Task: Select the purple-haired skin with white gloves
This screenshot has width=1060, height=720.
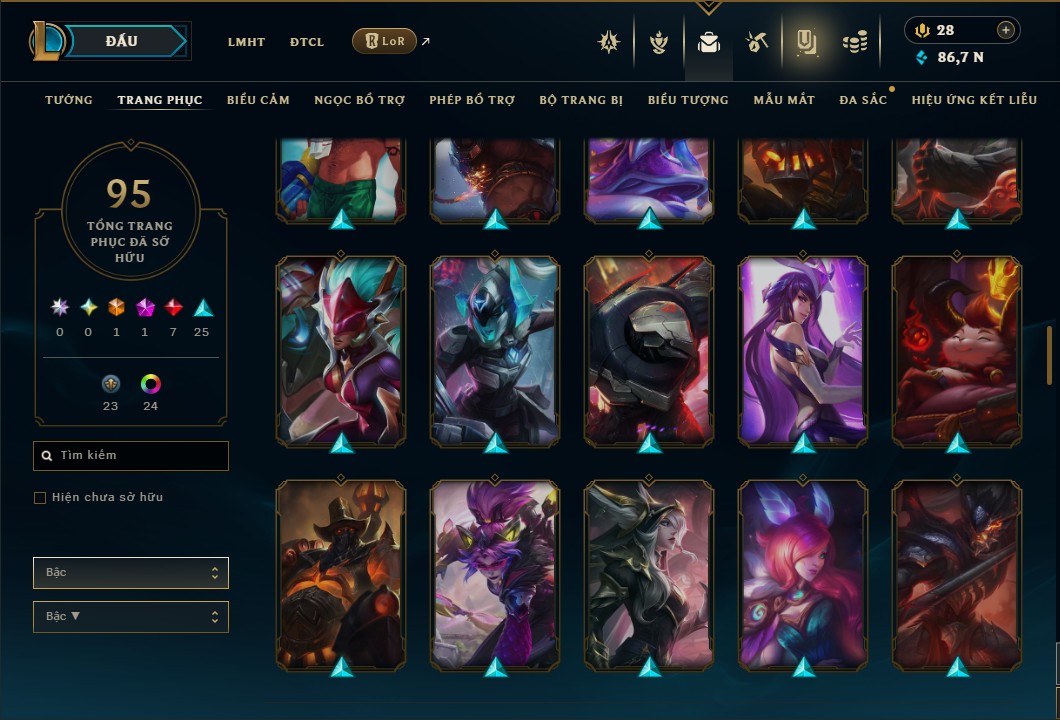Action: pyautogui.click(x=803, y=350)
